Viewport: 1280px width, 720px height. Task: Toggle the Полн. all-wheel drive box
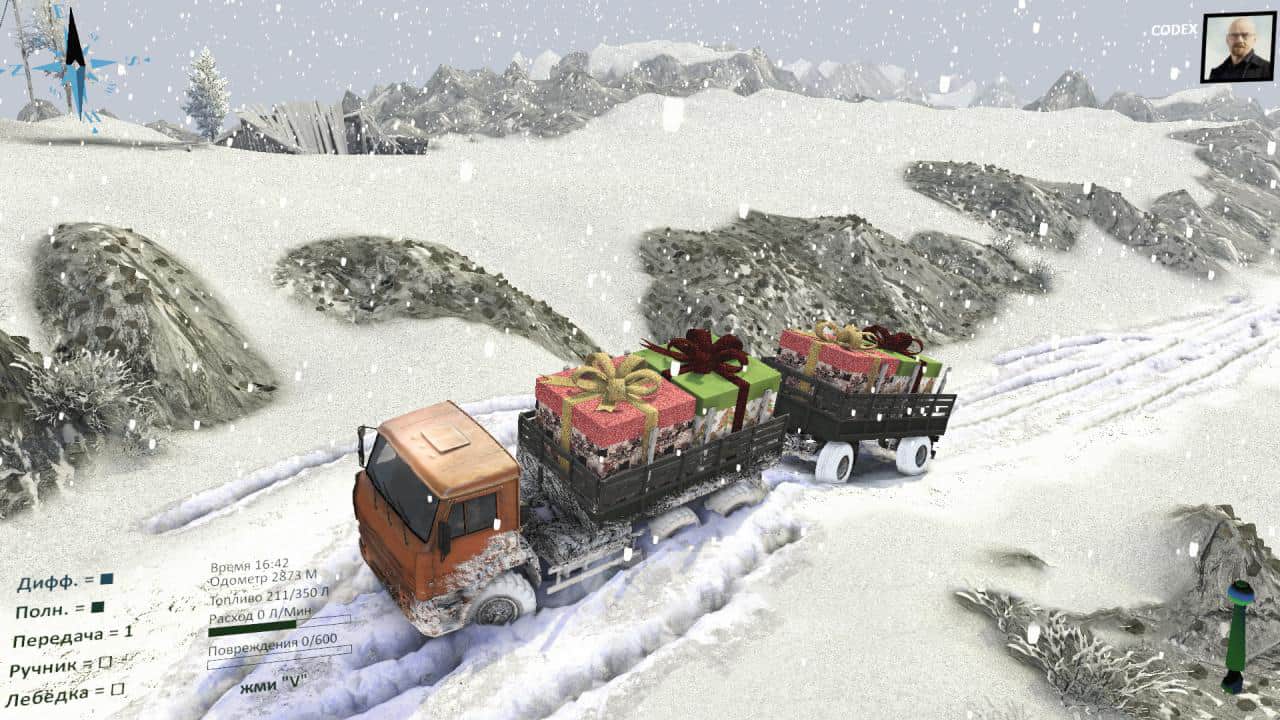[x=97, y=607]
